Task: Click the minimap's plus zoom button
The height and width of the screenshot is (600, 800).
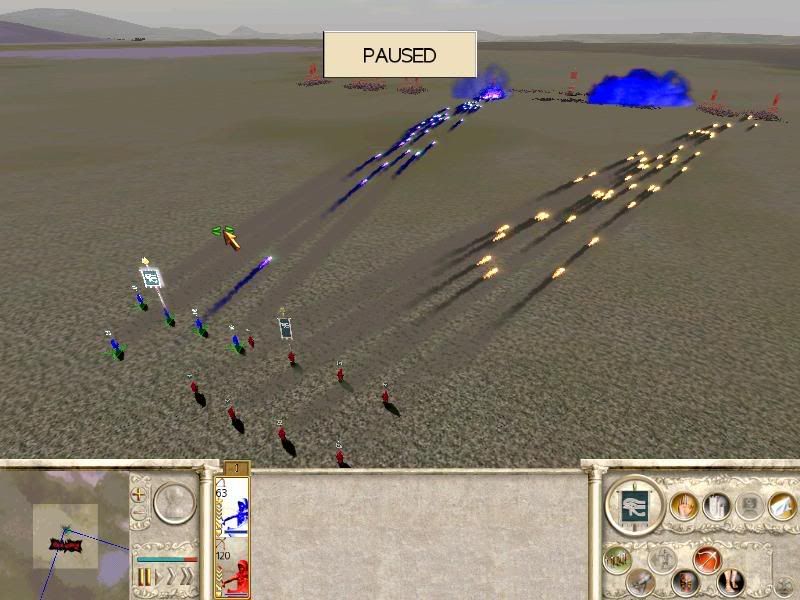Action: (139, 494)
